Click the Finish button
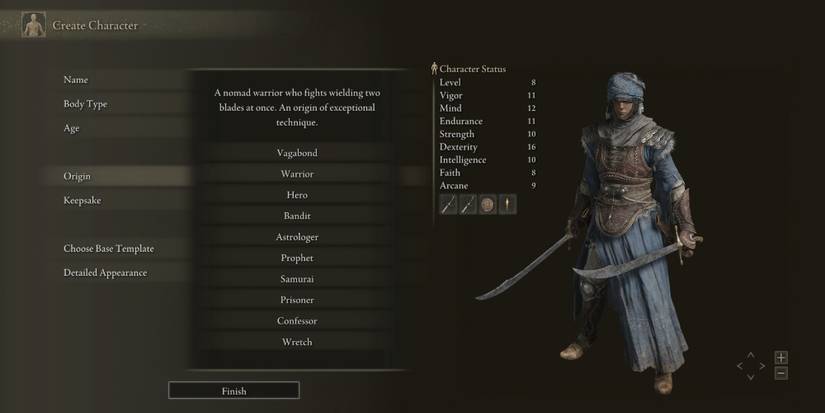Viewport: 825px width, 413px height. click(x=233, y=391)
